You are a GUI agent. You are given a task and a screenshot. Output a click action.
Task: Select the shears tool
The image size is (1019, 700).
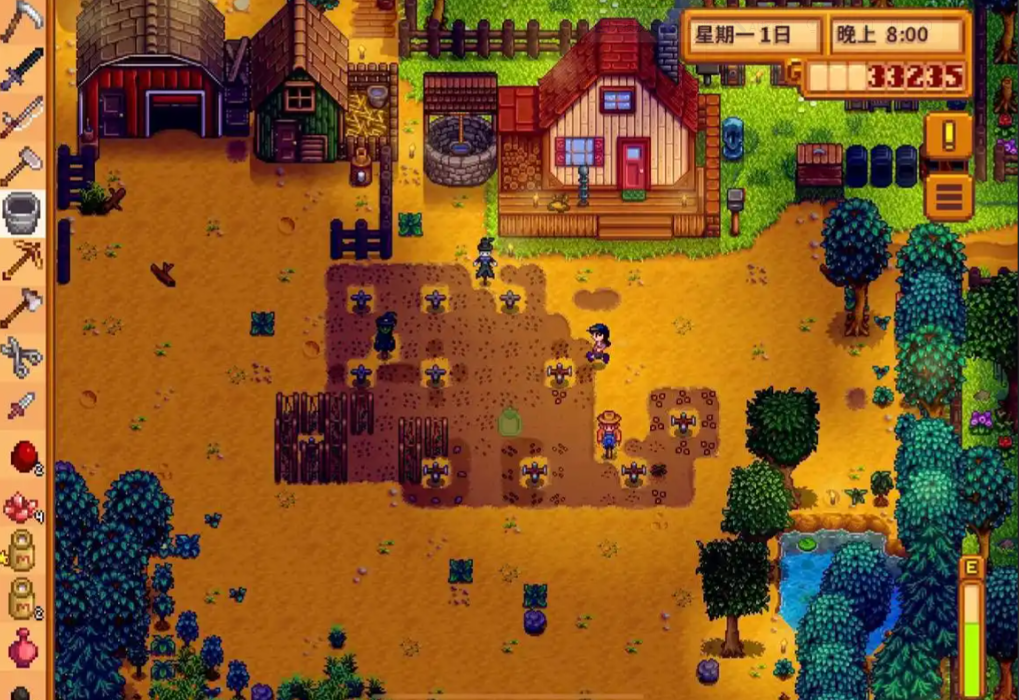[21, 356]
